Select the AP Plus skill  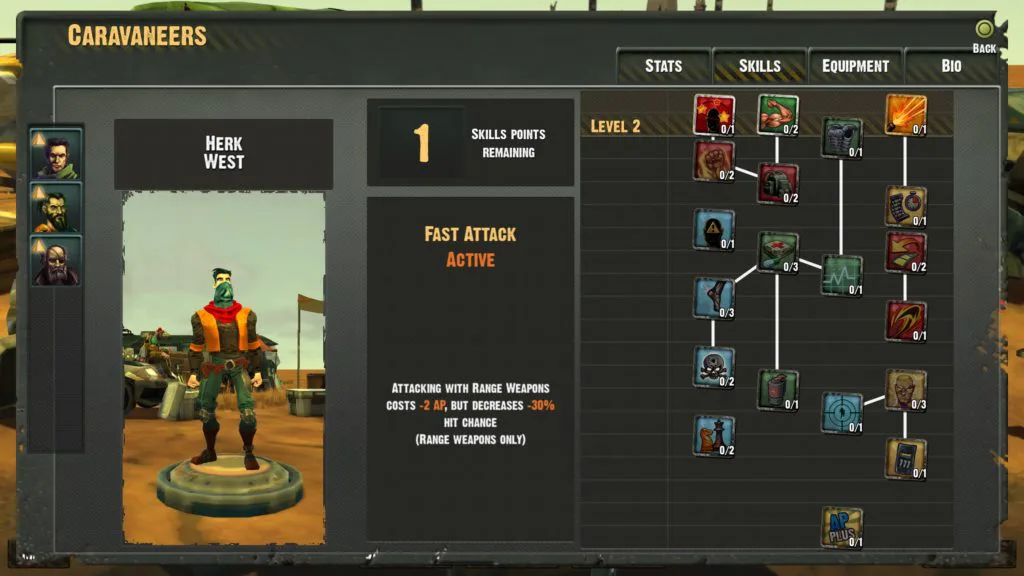[x=842, y=526]
